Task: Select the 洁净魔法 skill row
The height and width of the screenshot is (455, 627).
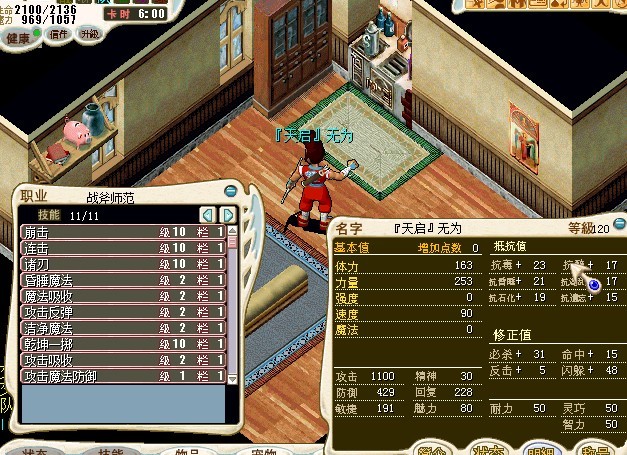Action: click(x=120, y=328)
